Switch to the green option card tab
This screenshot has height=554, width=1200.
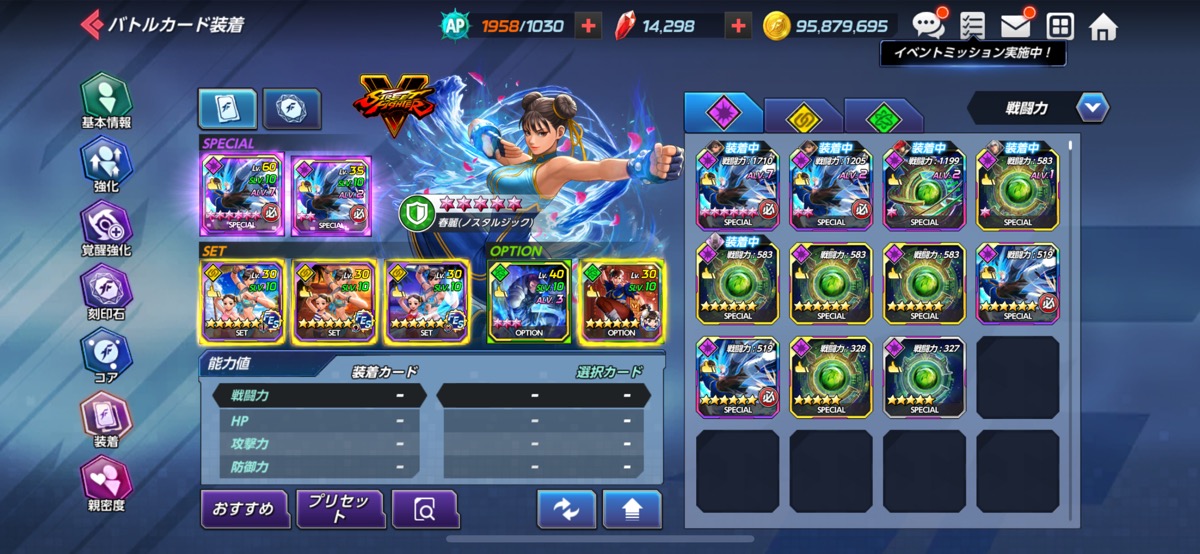pyautogui.click(x=882, y=116)
